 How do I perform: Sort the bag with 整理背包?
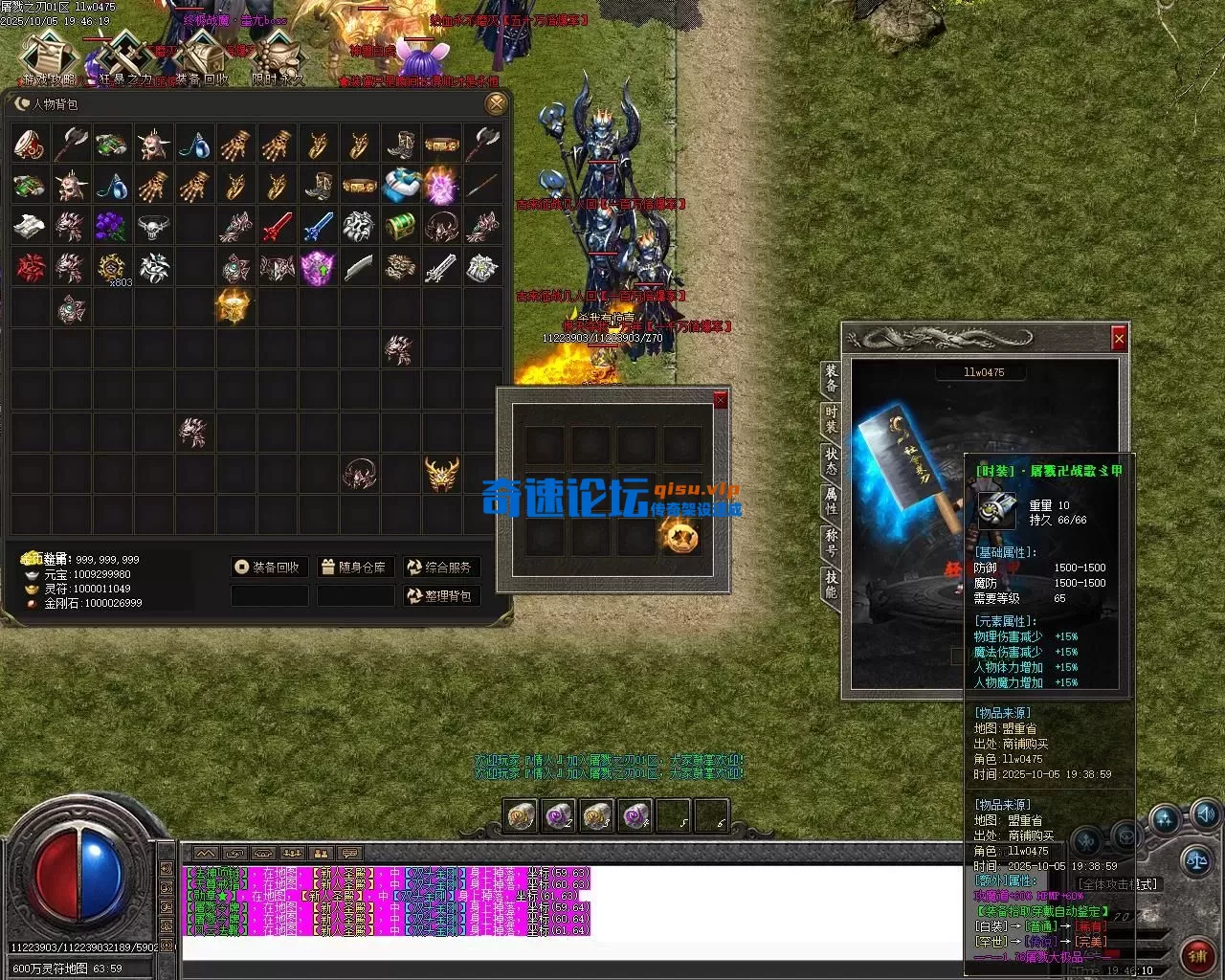[440, 596]
